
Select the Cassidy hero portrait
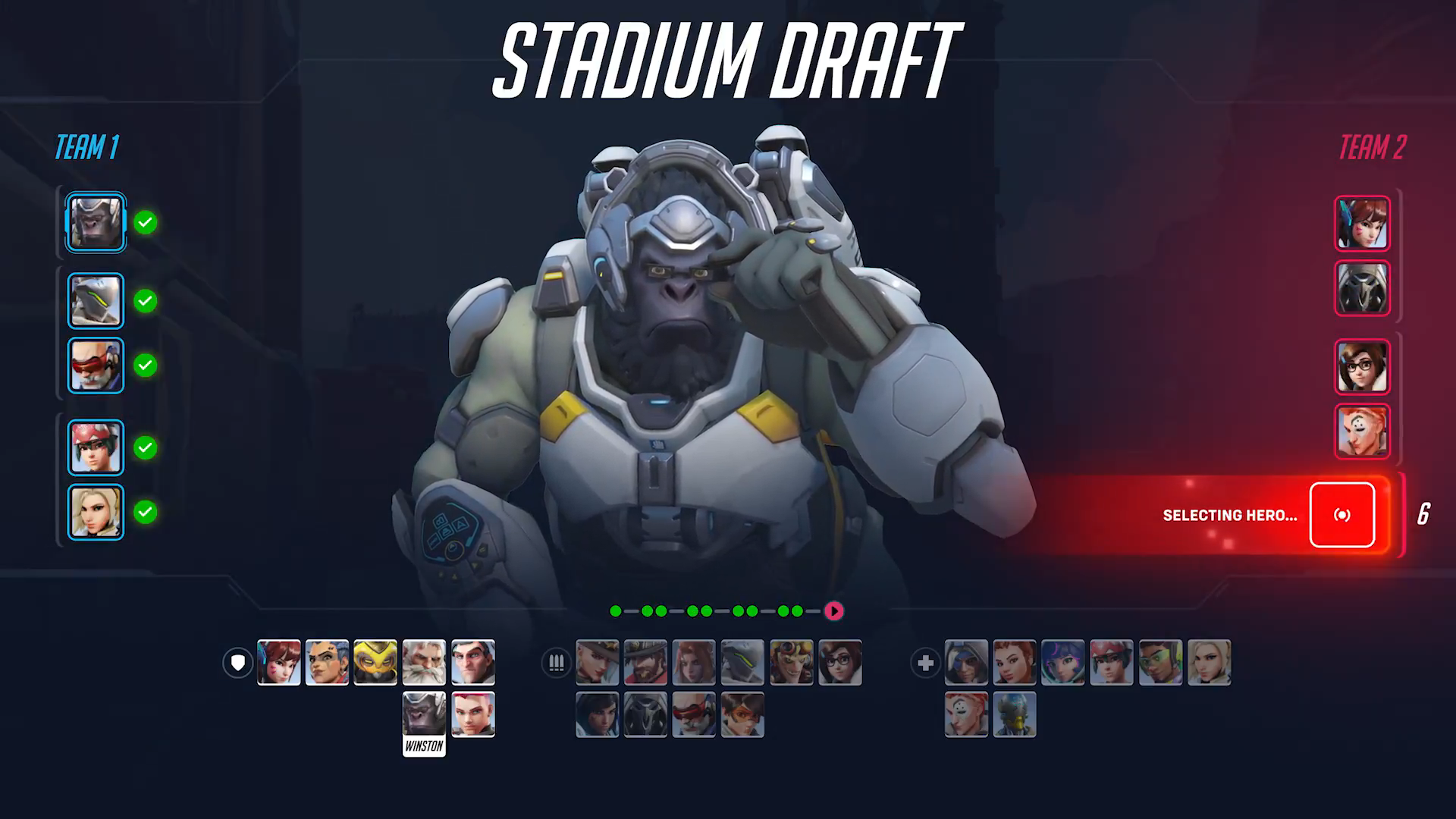tap(645, 663)
